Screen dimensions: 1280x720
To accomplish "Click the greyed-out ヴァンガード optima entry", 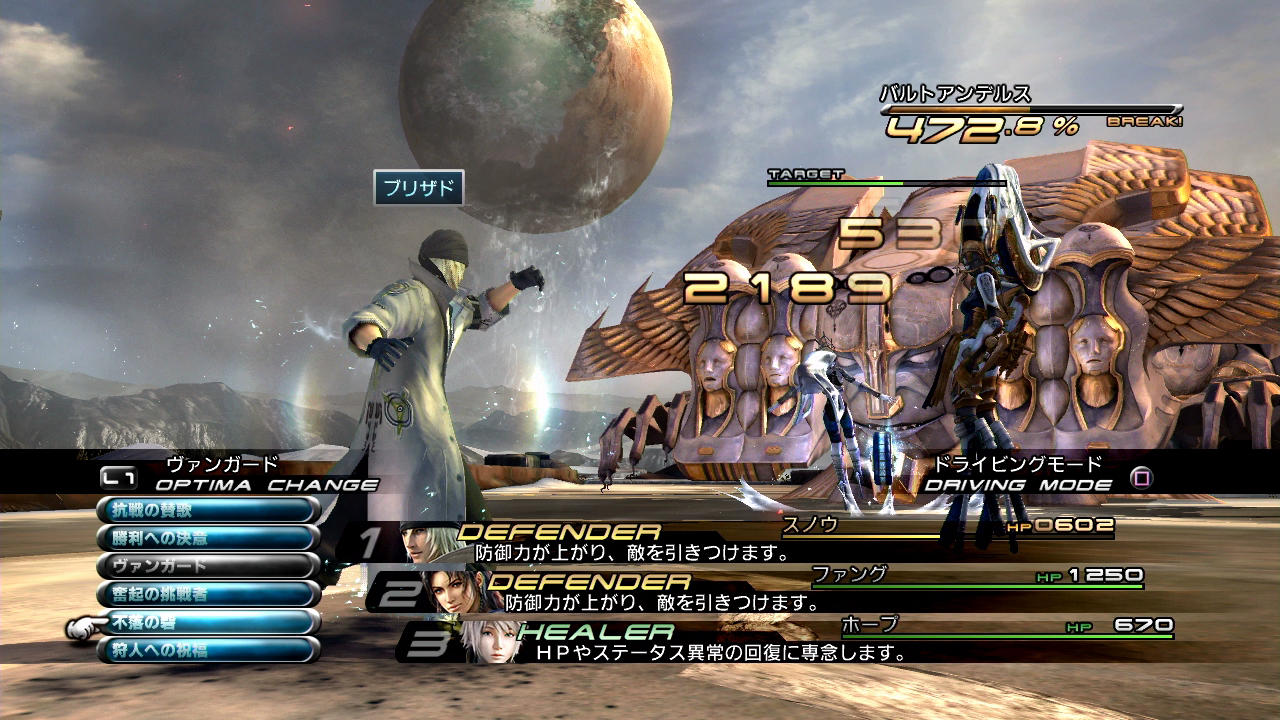I will (208, 565).
